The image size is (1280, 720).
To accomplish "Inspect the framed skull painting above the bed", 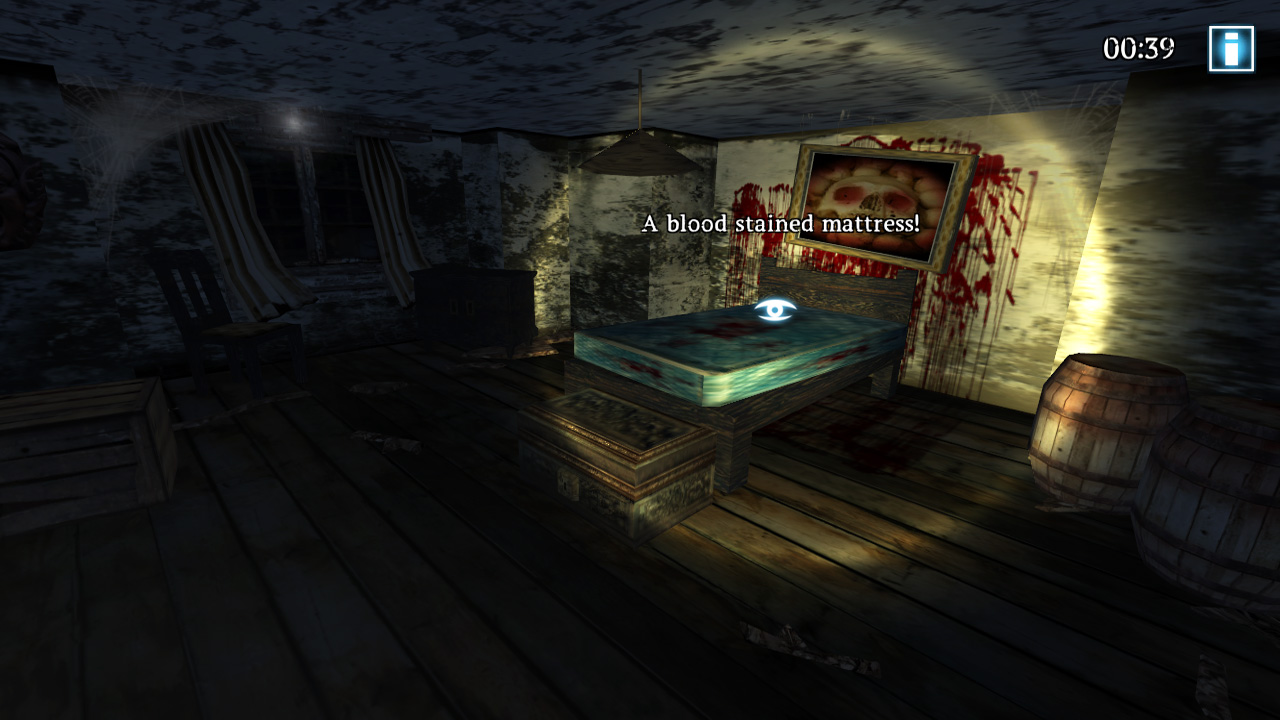I will tap(880, 200).
